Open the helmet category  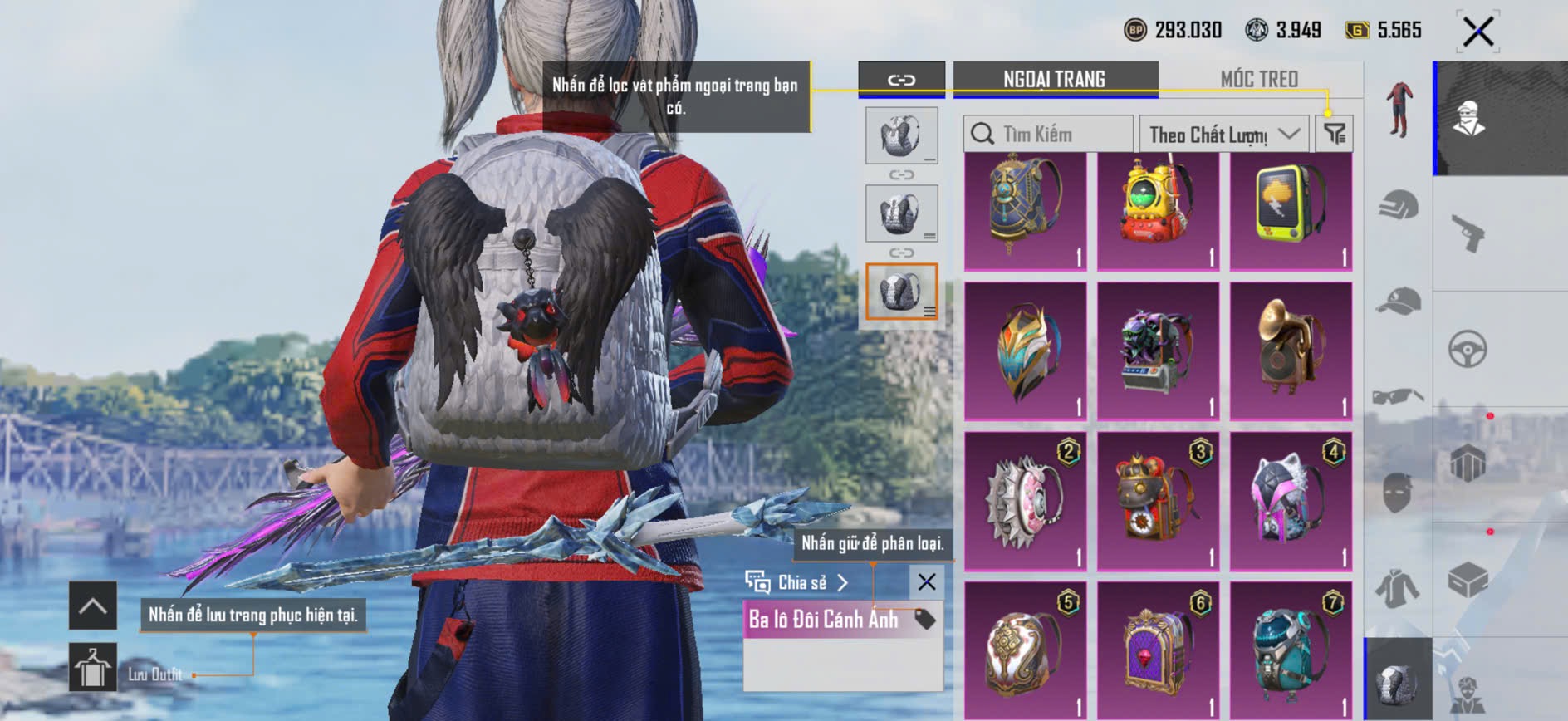(x=1399, y=205)
